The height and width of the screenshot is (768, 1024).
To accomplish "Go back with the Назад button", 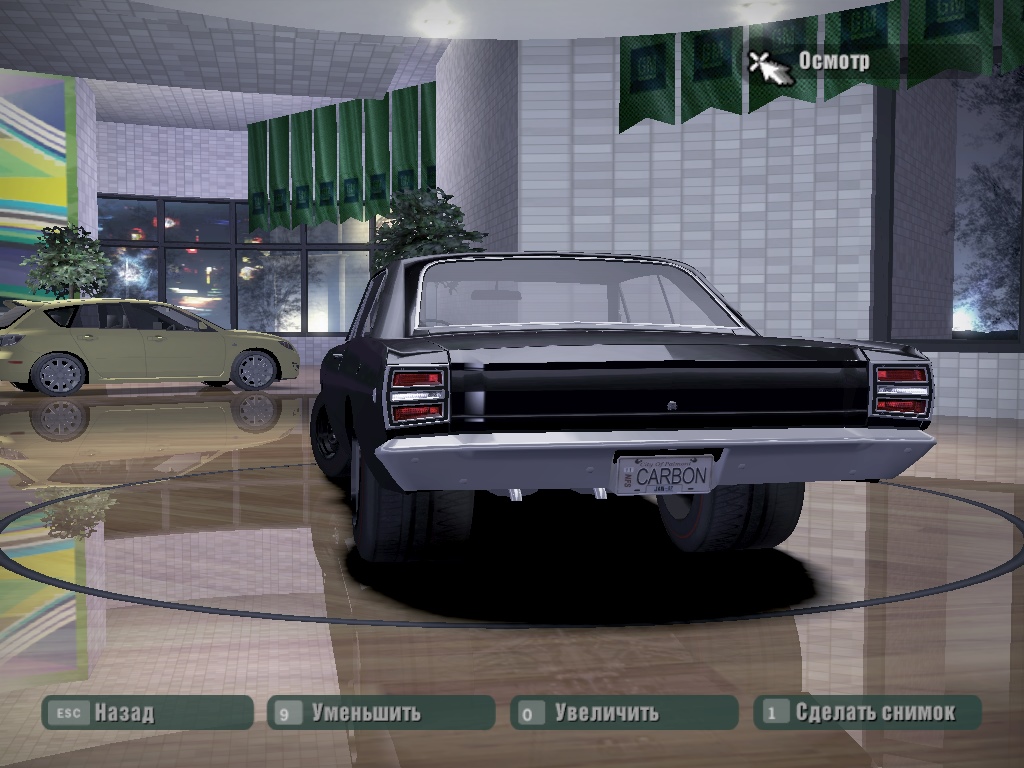I will (145, 713).
